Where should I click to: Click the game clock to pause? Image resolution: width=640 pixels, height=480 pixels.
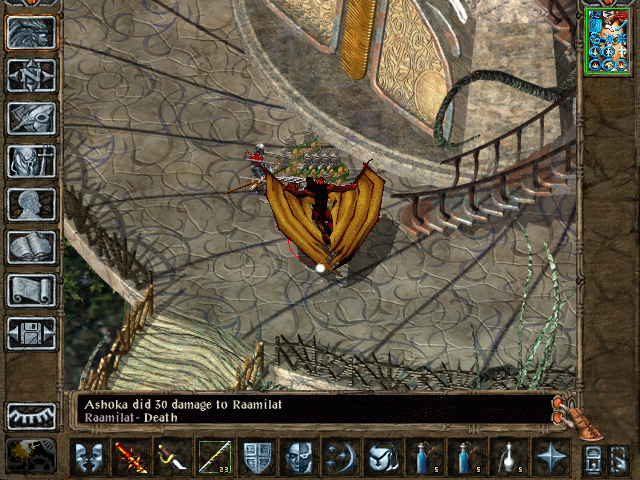(31, 455)
